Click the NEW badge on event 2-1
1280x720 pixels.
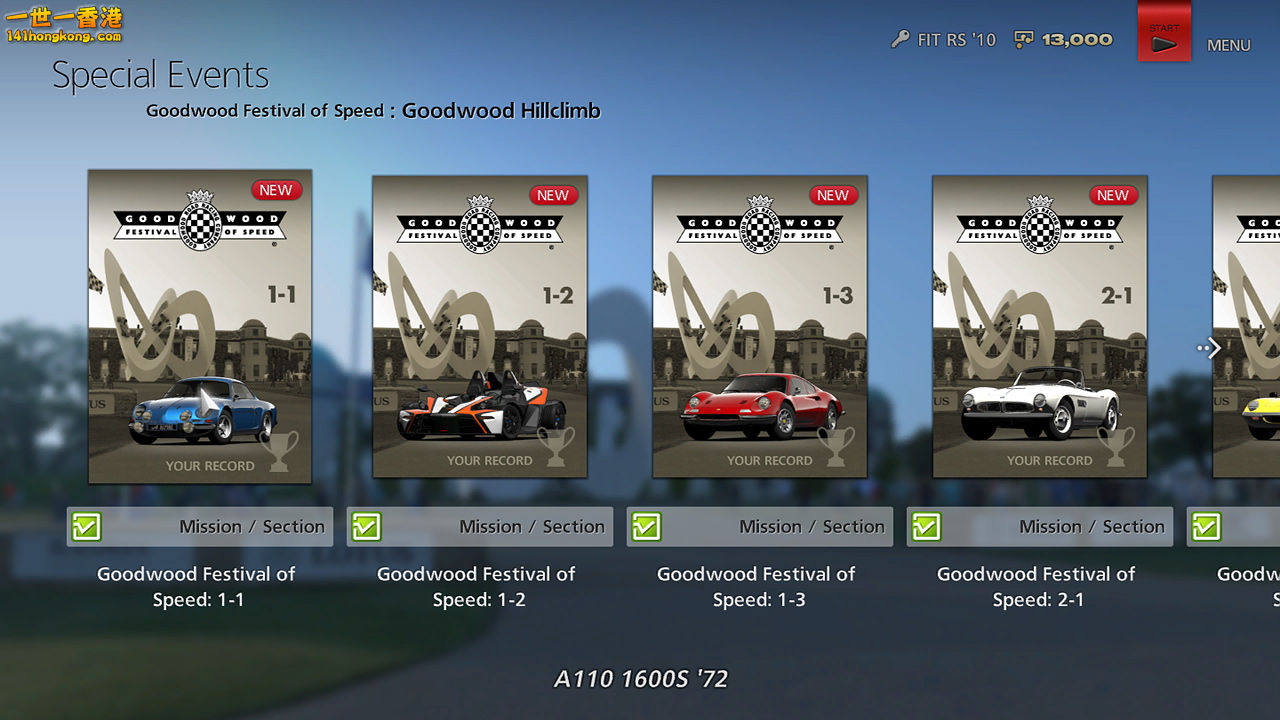1112,195
